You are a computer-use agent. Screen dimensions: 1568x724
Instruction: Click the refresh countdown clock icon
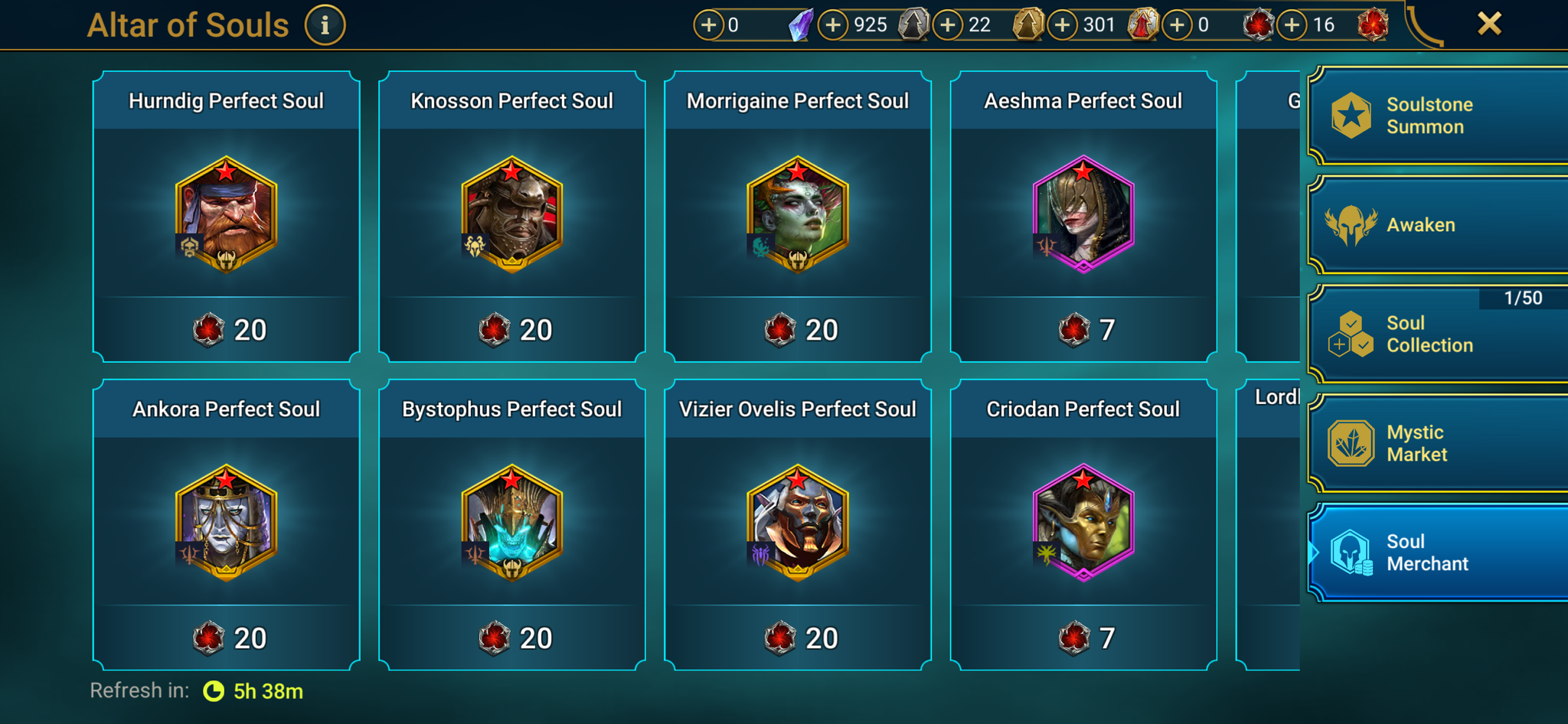click(214, 690)
